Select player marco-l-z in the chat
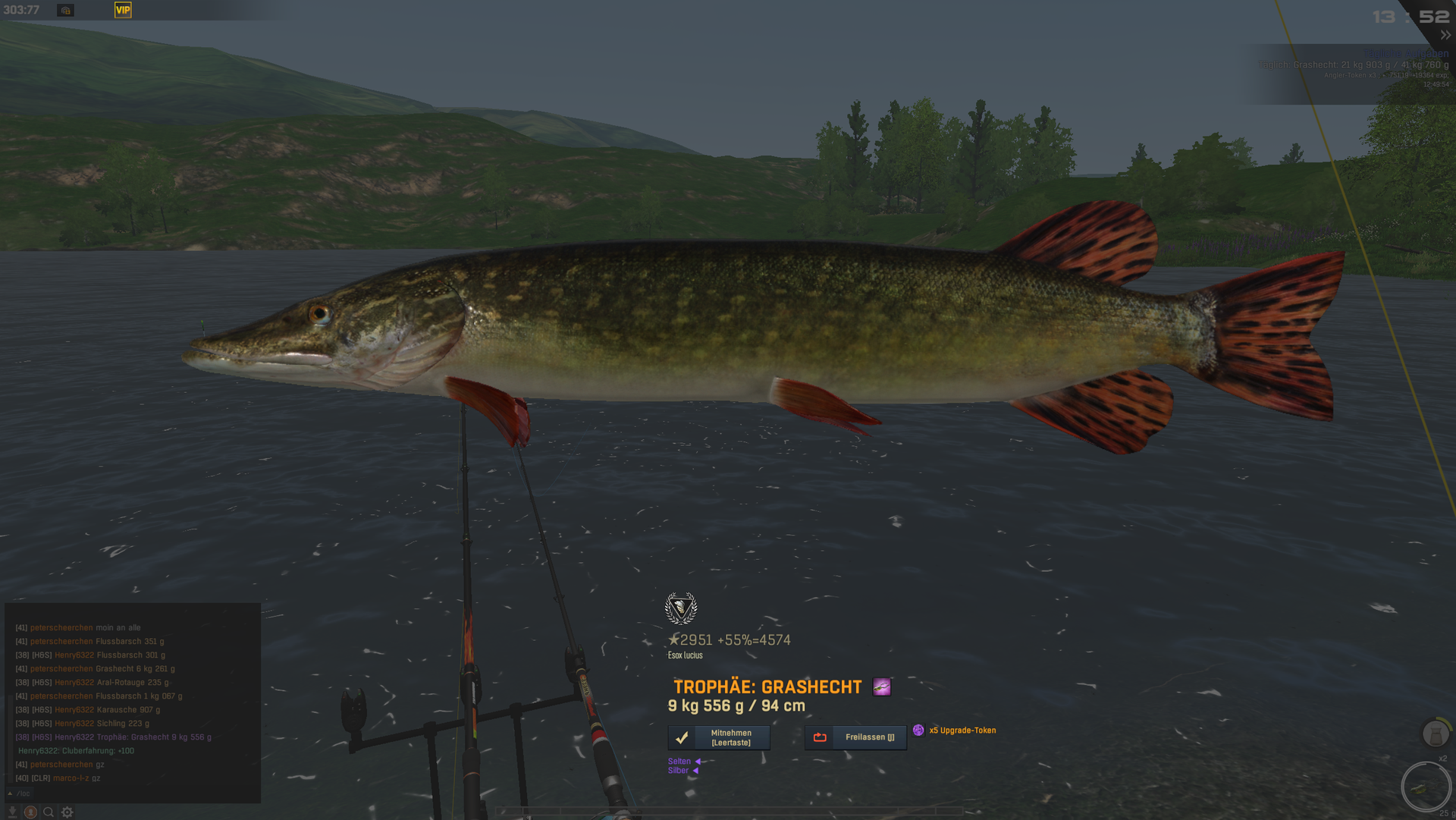 click(71, 778)
